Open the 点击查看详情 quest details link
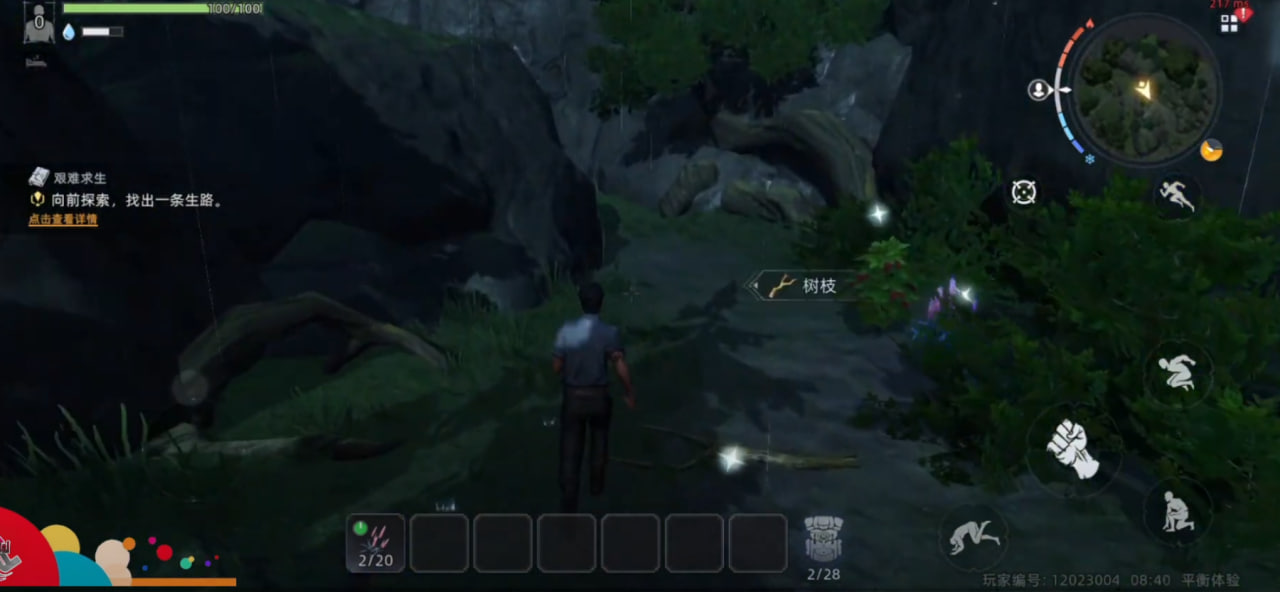This screenshot has height=592, width=1280. [x=63, y=220]
